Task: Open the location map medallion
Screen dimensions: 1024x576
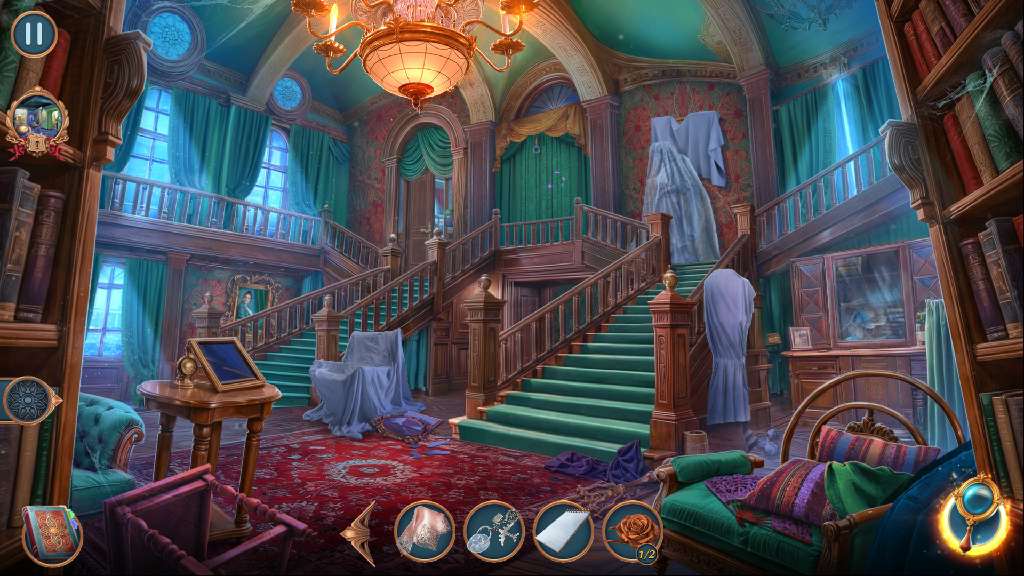Action: pyautogui.click(x=36, y=123)
